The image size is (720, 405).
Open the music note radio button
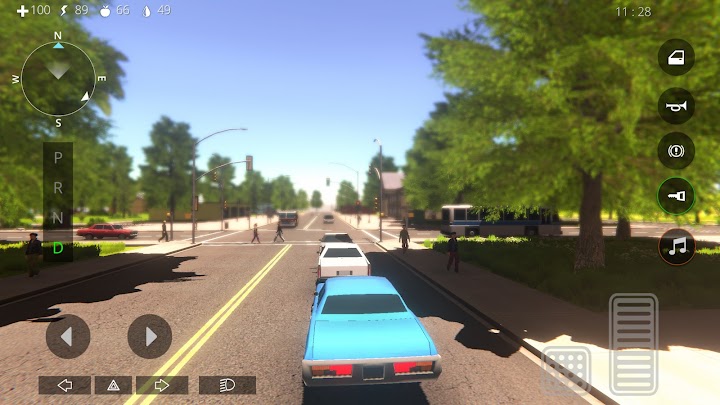coord(676,245)
